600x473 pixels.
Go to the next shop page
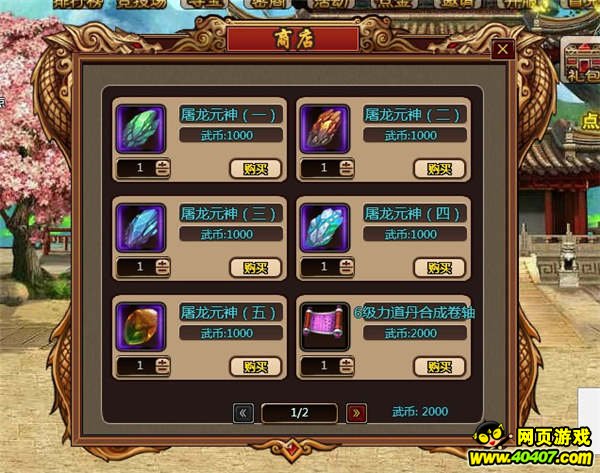356,412
